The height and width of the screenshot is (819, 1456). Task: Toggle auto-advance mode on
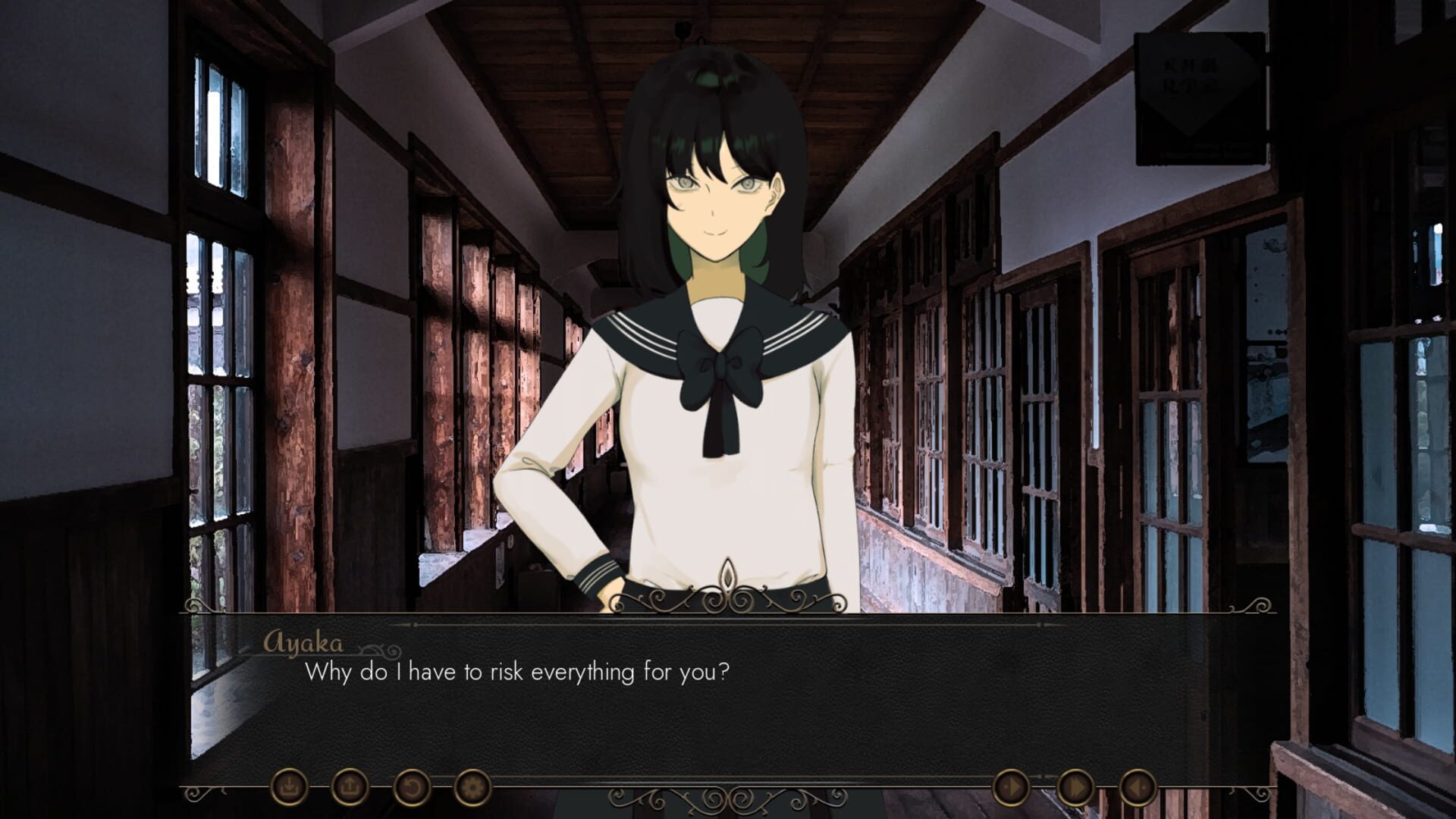(x=1011, y=786)
